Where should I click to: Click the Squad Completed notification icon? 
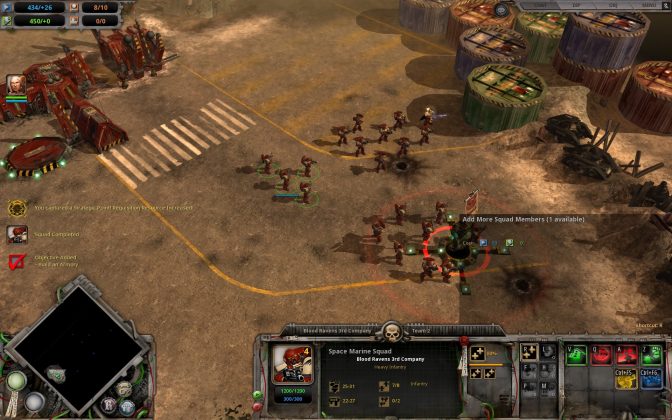[17, 234]
